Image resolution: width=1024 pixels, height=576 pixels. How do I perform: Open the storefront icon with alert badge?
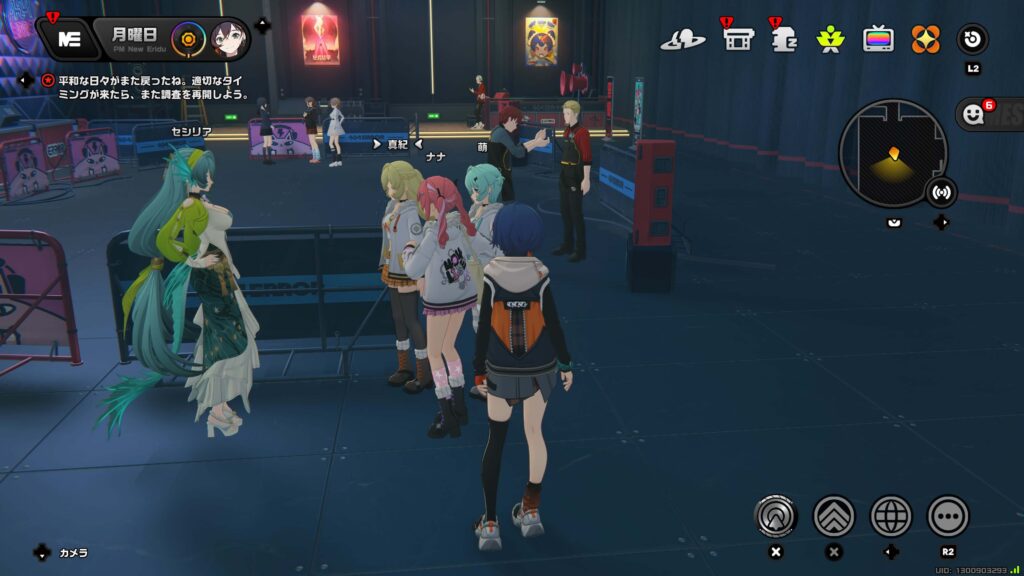click(x=737, y=40)
